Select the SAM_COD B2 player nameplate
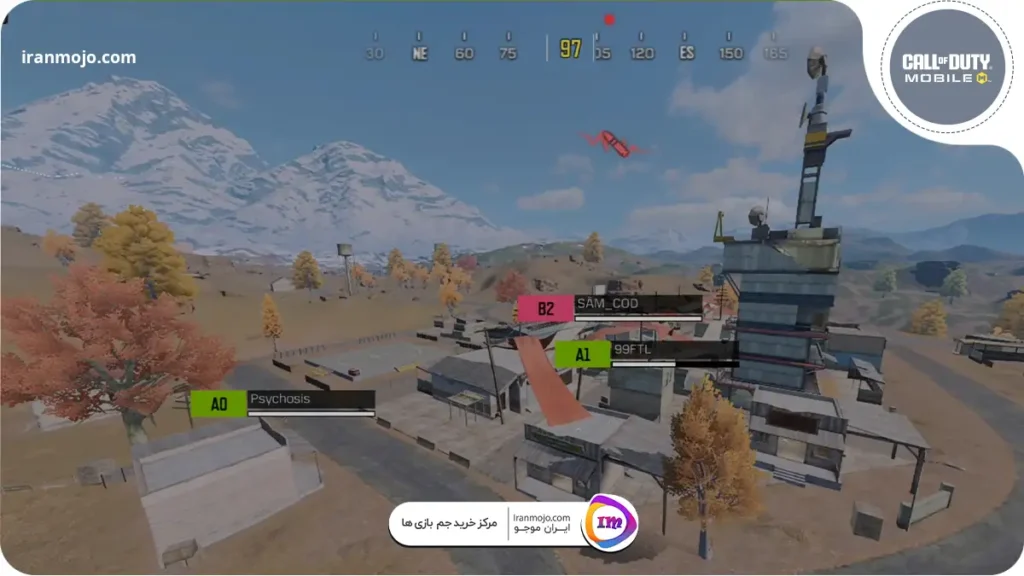Image resolution: width=1024 pixels, height=576 pixels. (x=610, y=307)
